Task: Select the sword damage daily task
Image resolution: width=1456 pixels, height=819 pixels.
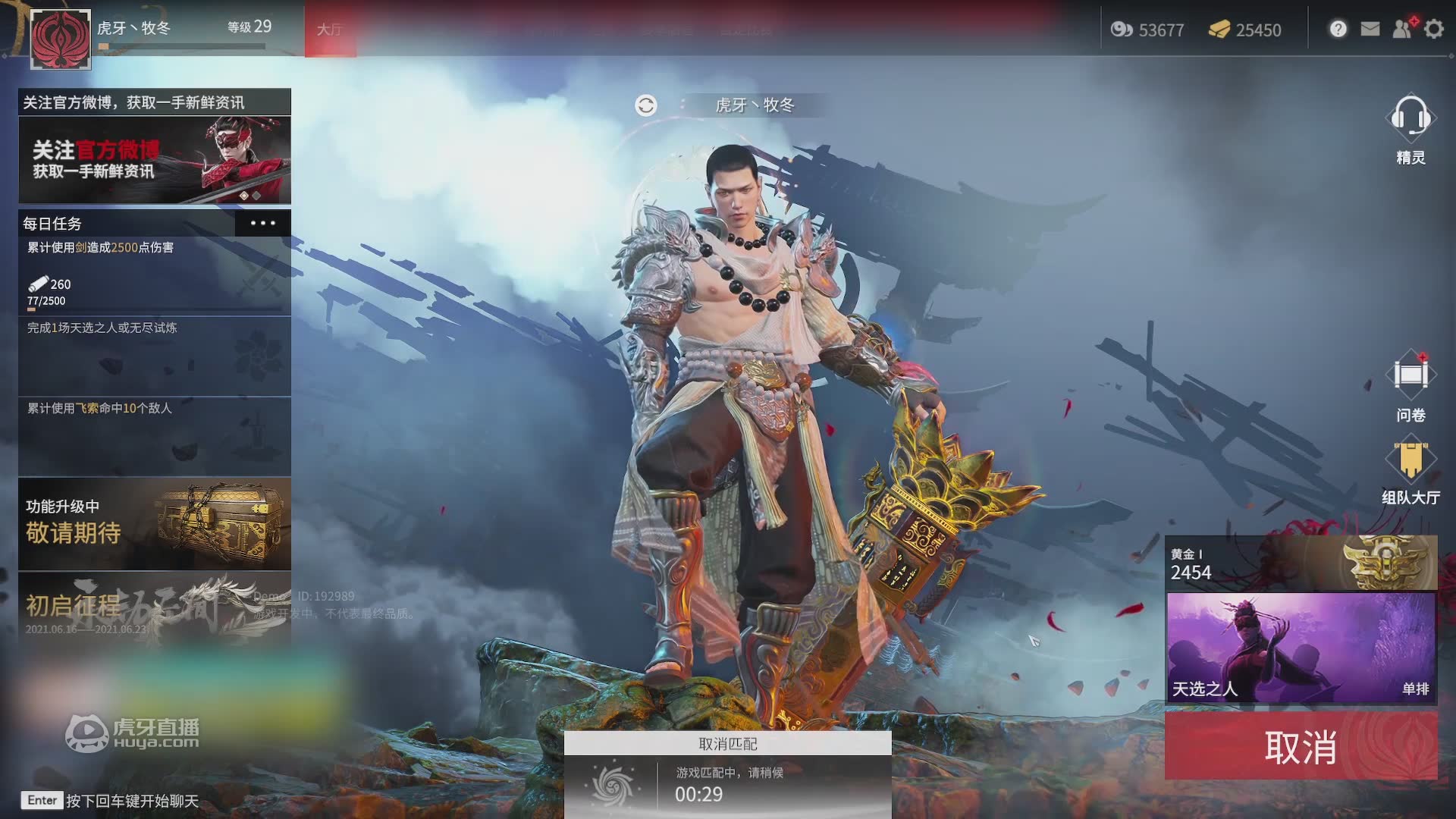Action: click(155, 275)
